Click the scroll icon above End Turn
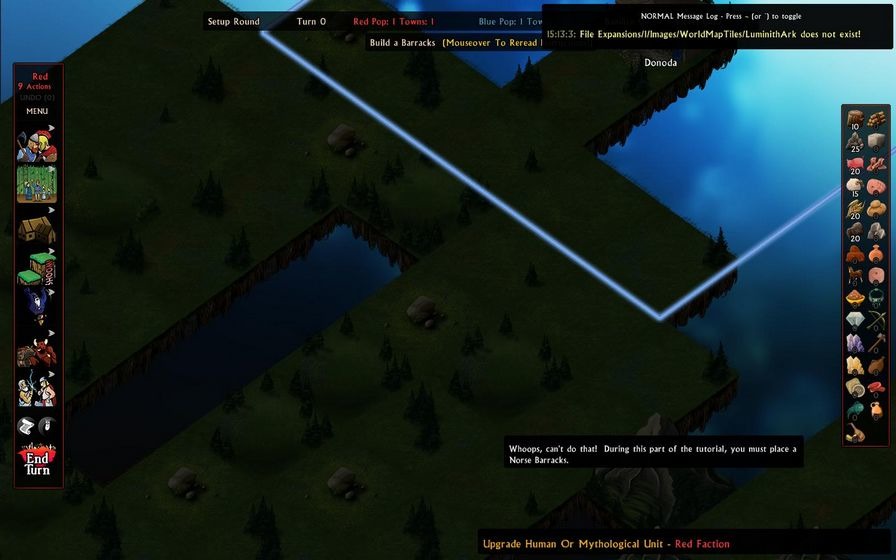Image resolution: width=896 pixels, height=560 pixels. click(27, 426)
